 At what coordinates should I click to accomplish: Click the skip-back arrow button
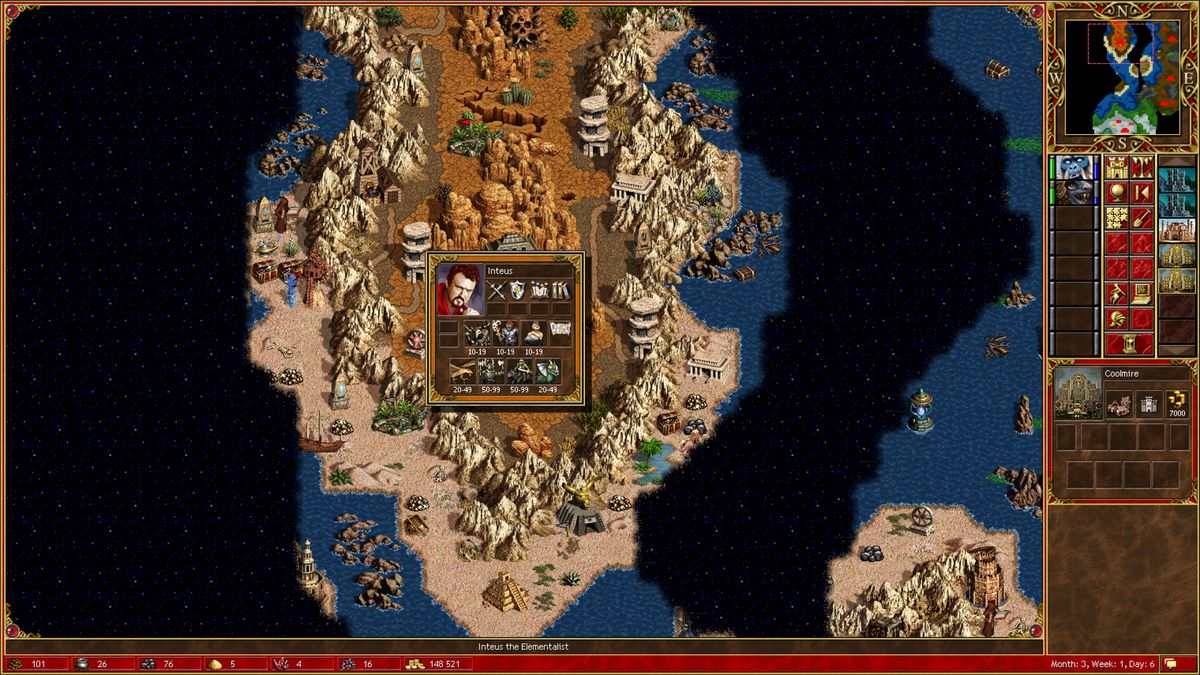pyautogui.click(x=1141, y=192)
